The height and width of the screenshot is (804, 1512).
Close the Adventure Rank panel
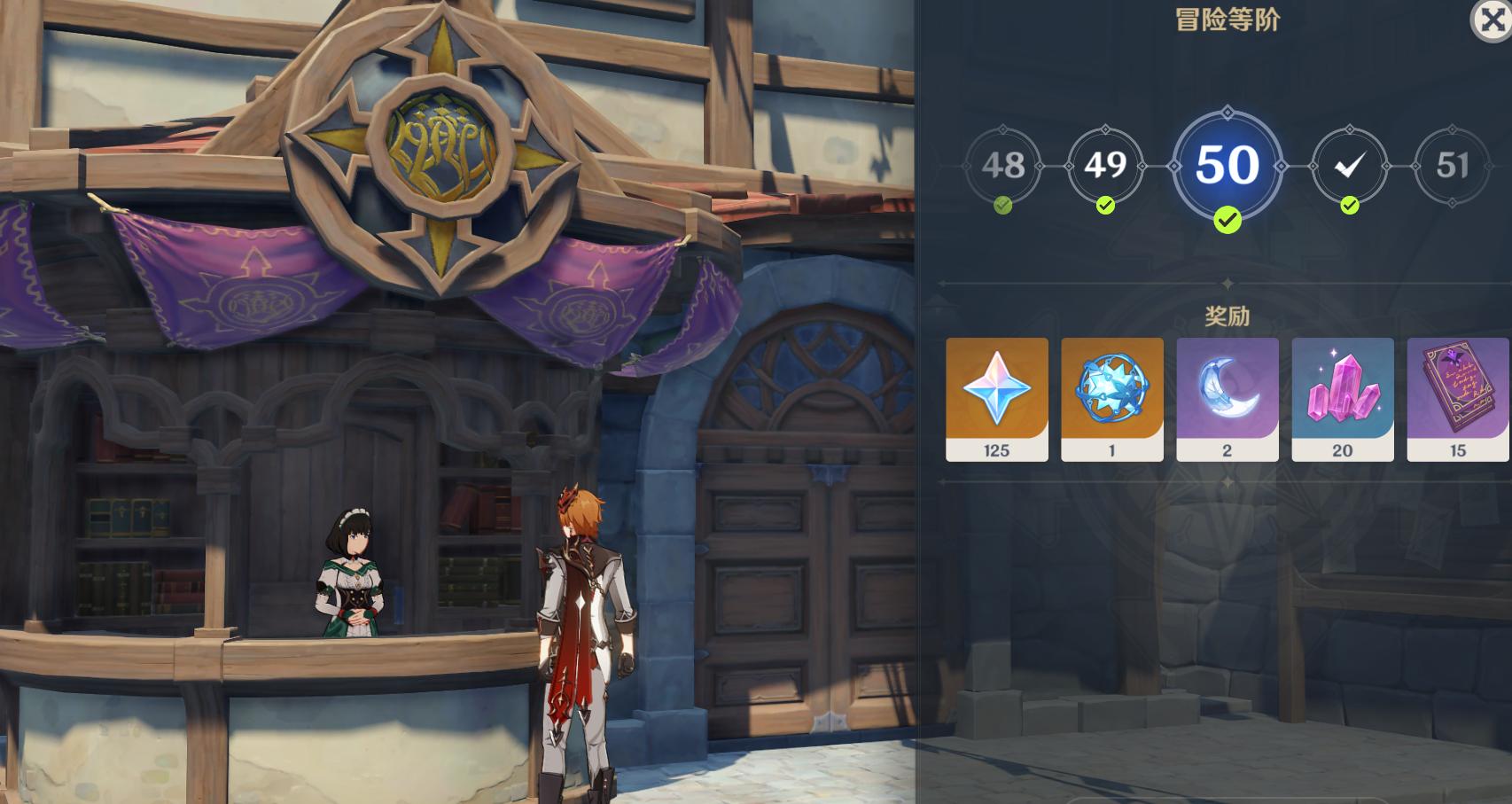click(x=1492, y=20)
